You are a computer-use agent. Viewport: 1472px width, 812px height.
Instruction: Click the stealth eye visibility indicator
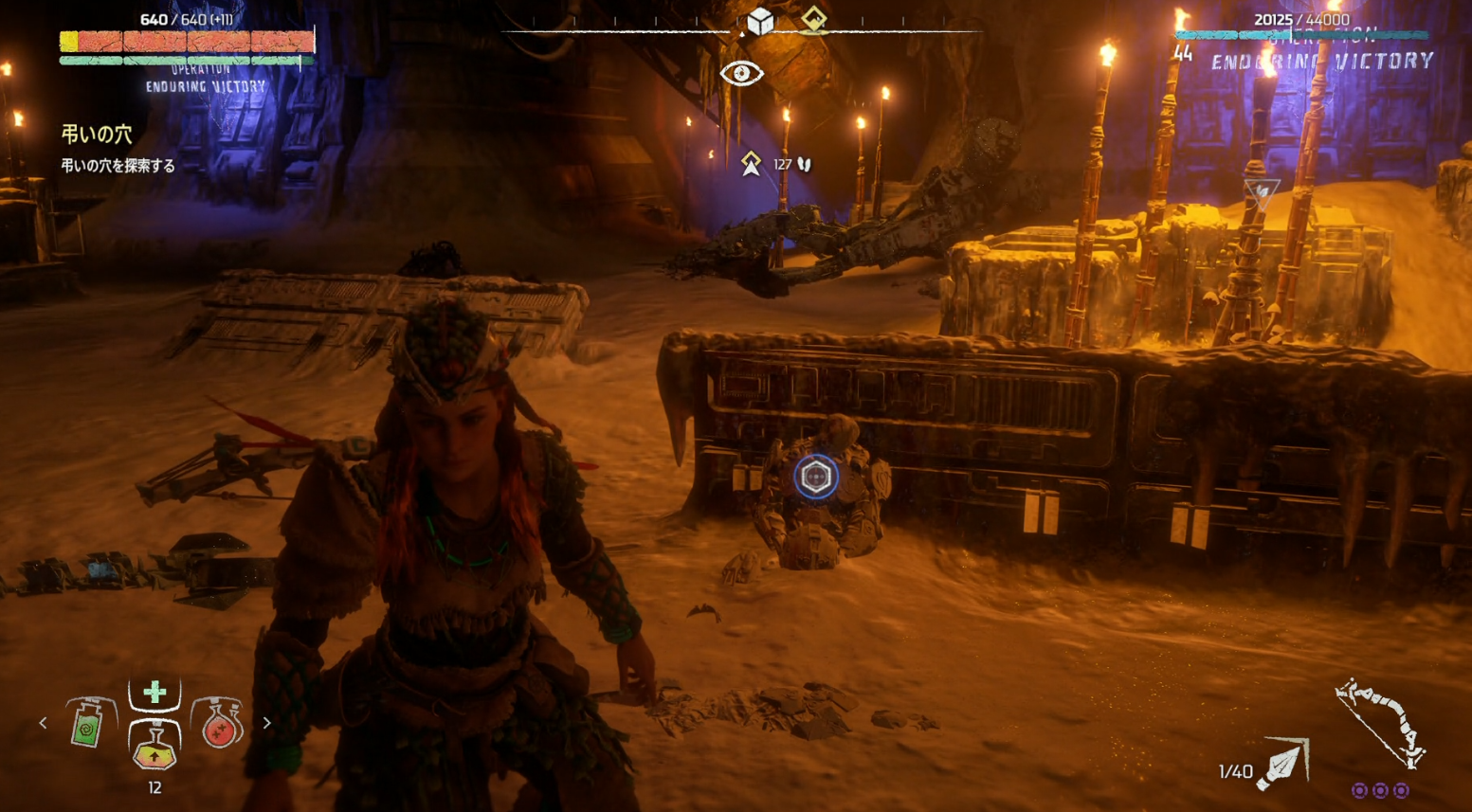(x=741, y=73)
